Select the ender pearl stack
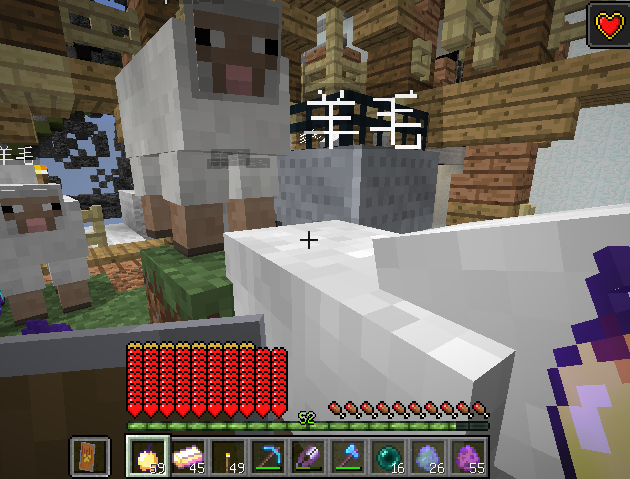Viewport: 630px width, 479px height. pyautogui.click(x=388, y=456)
